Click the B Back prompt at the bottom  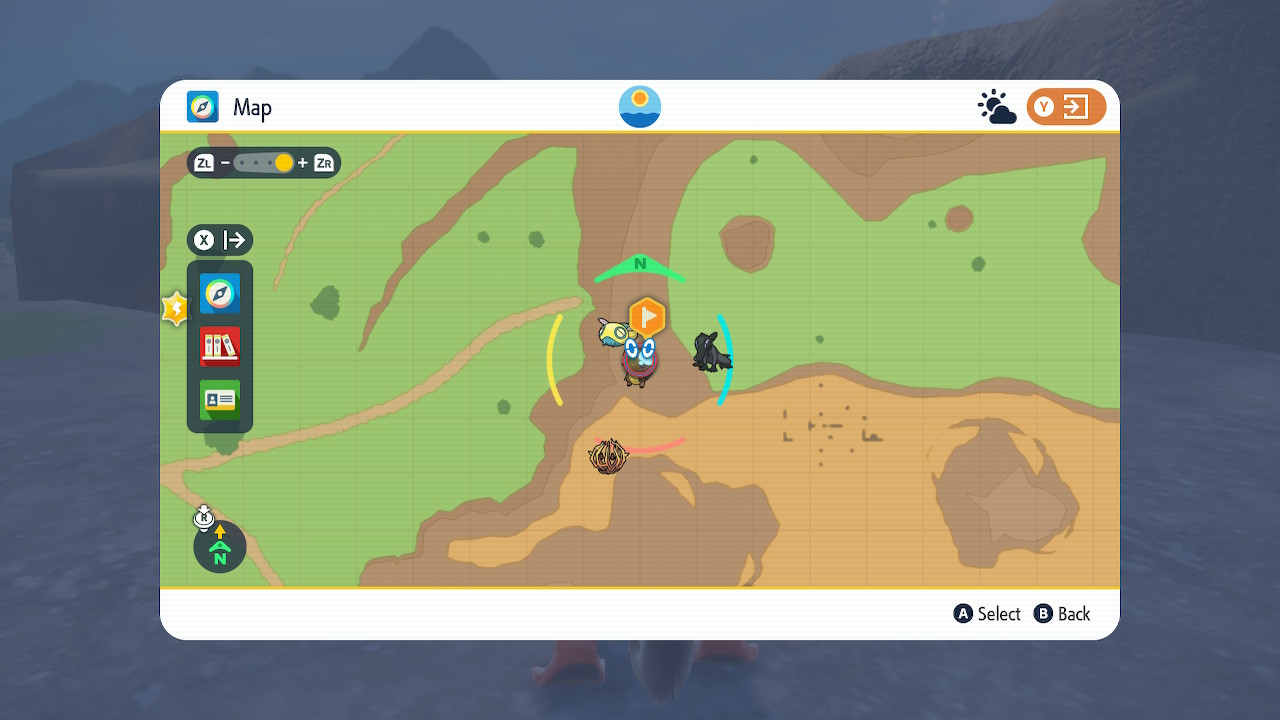1062,613
